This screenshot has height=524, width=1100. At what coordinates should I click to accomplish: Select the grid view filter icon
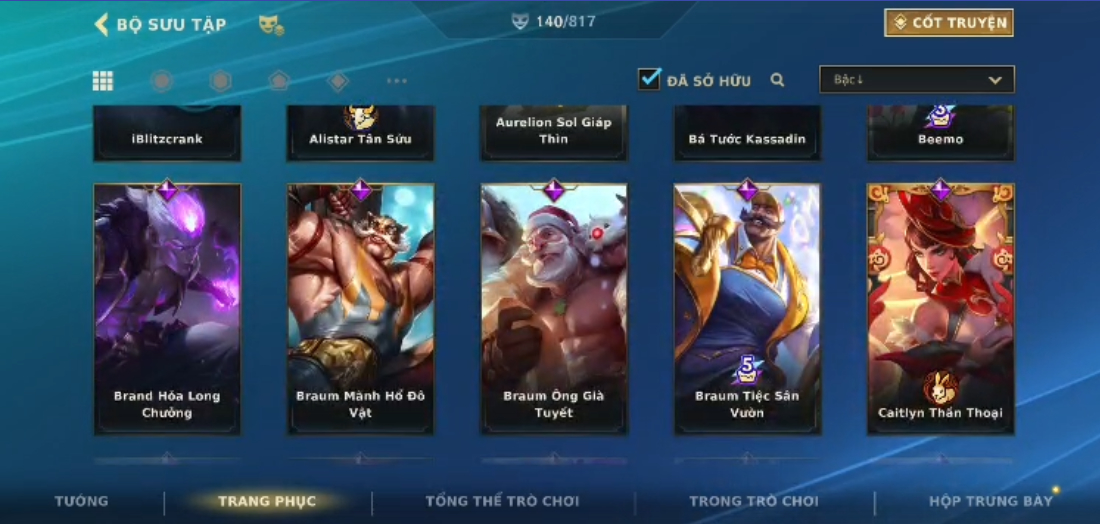102,81
